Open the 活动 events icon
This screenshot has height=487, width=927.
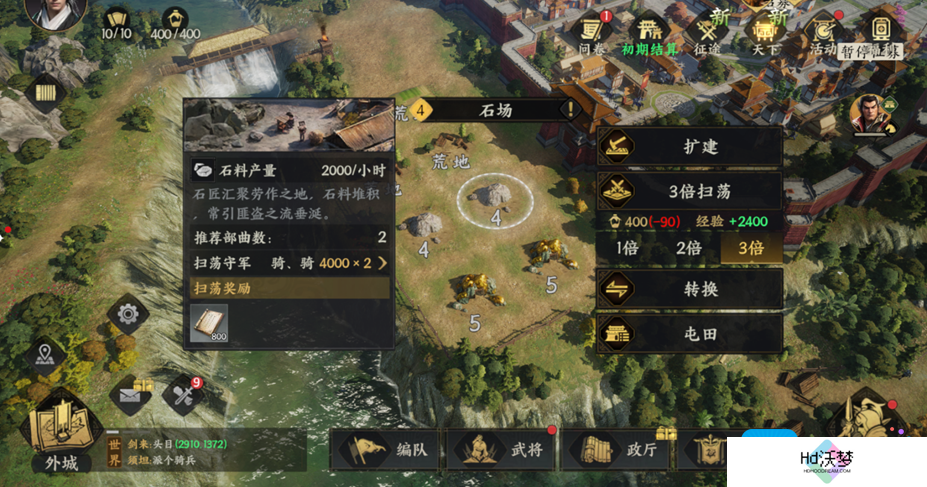pos(823,32)
